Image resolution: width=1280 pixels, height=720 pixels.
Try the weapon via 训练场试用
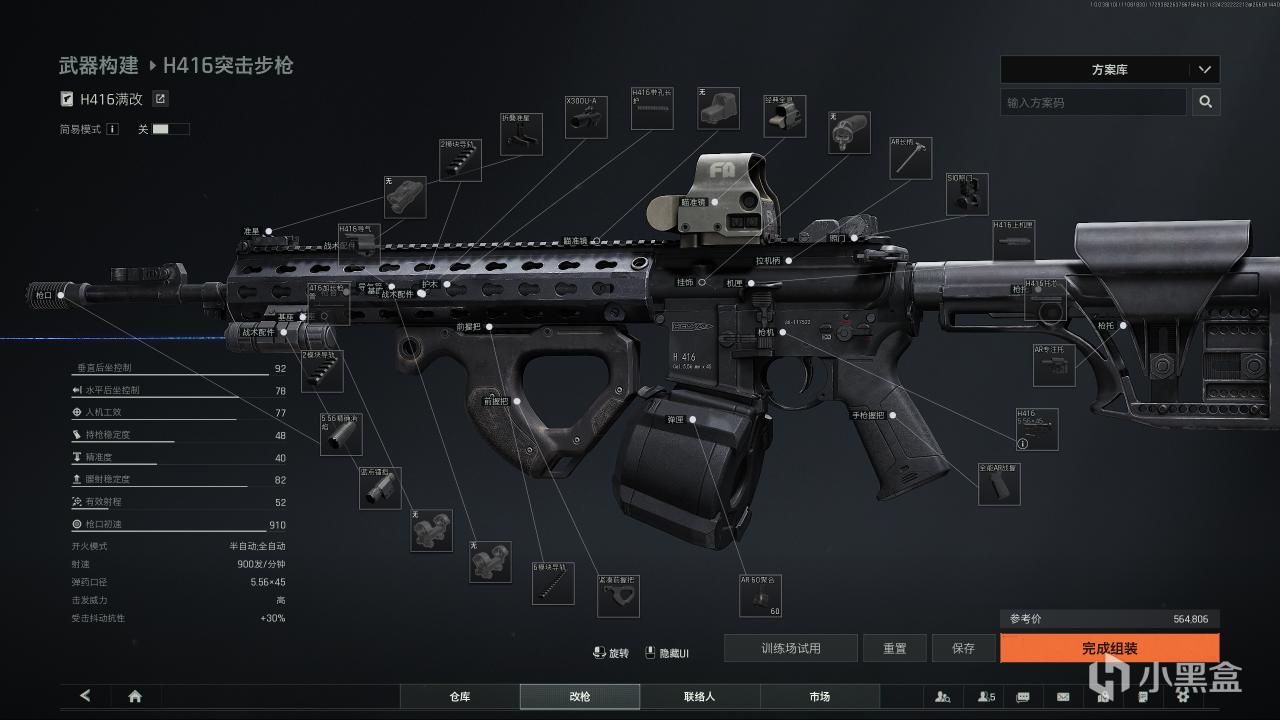click(790, 648)
